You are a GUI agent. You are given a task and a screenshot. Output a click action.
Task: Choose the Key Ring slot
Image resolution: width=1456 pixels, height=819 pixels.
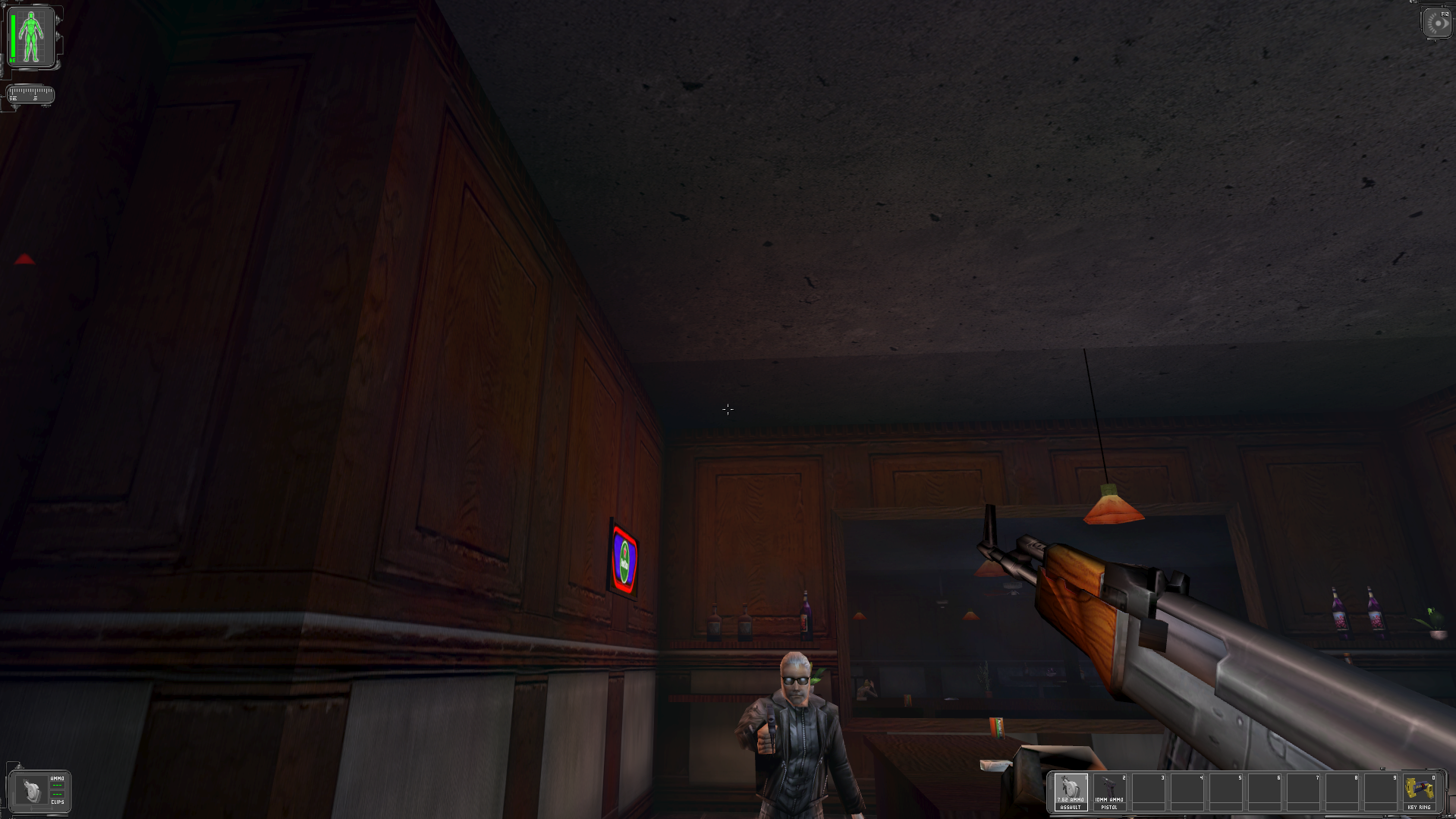point(1419,792)
